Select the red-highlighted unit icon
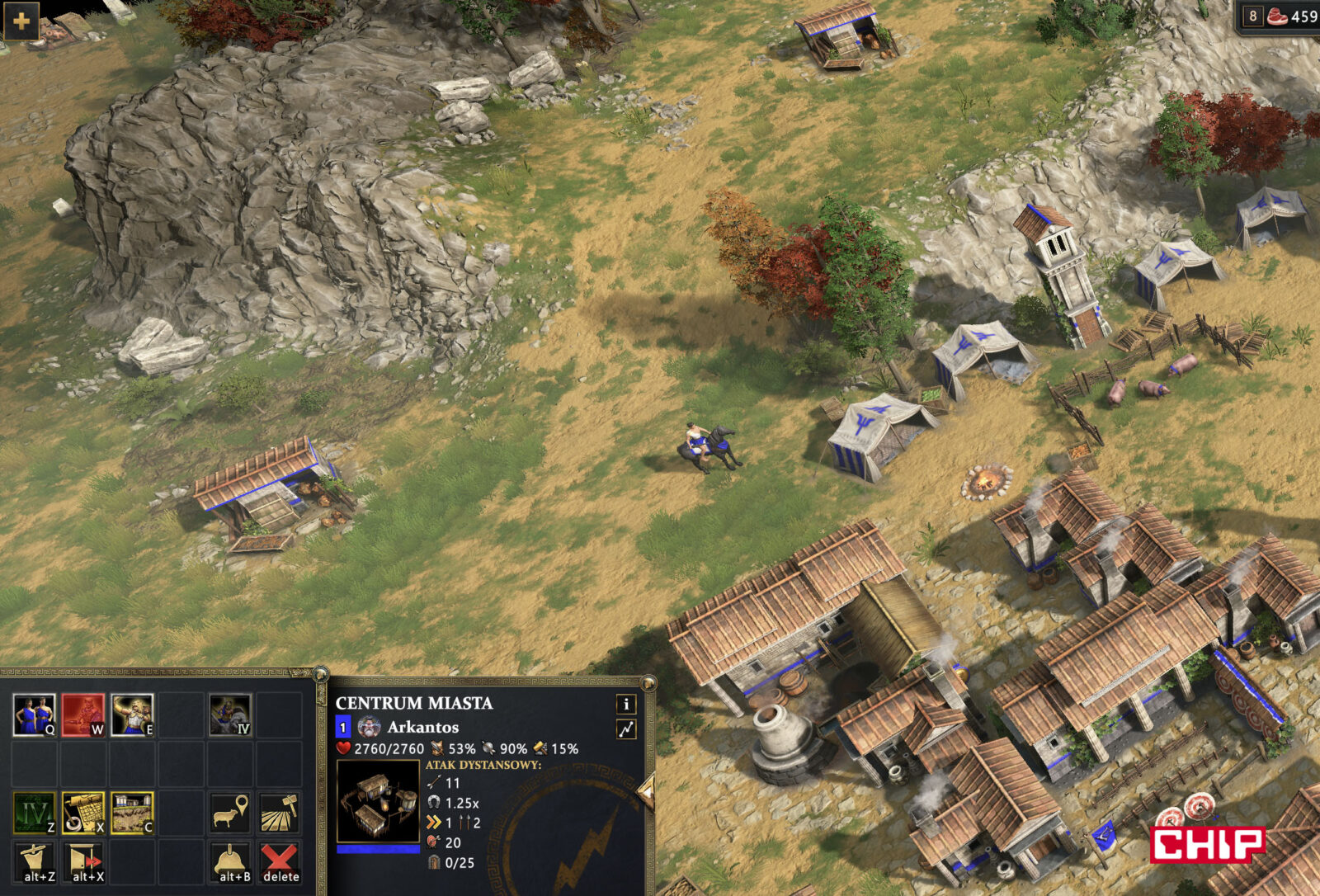 82,714
